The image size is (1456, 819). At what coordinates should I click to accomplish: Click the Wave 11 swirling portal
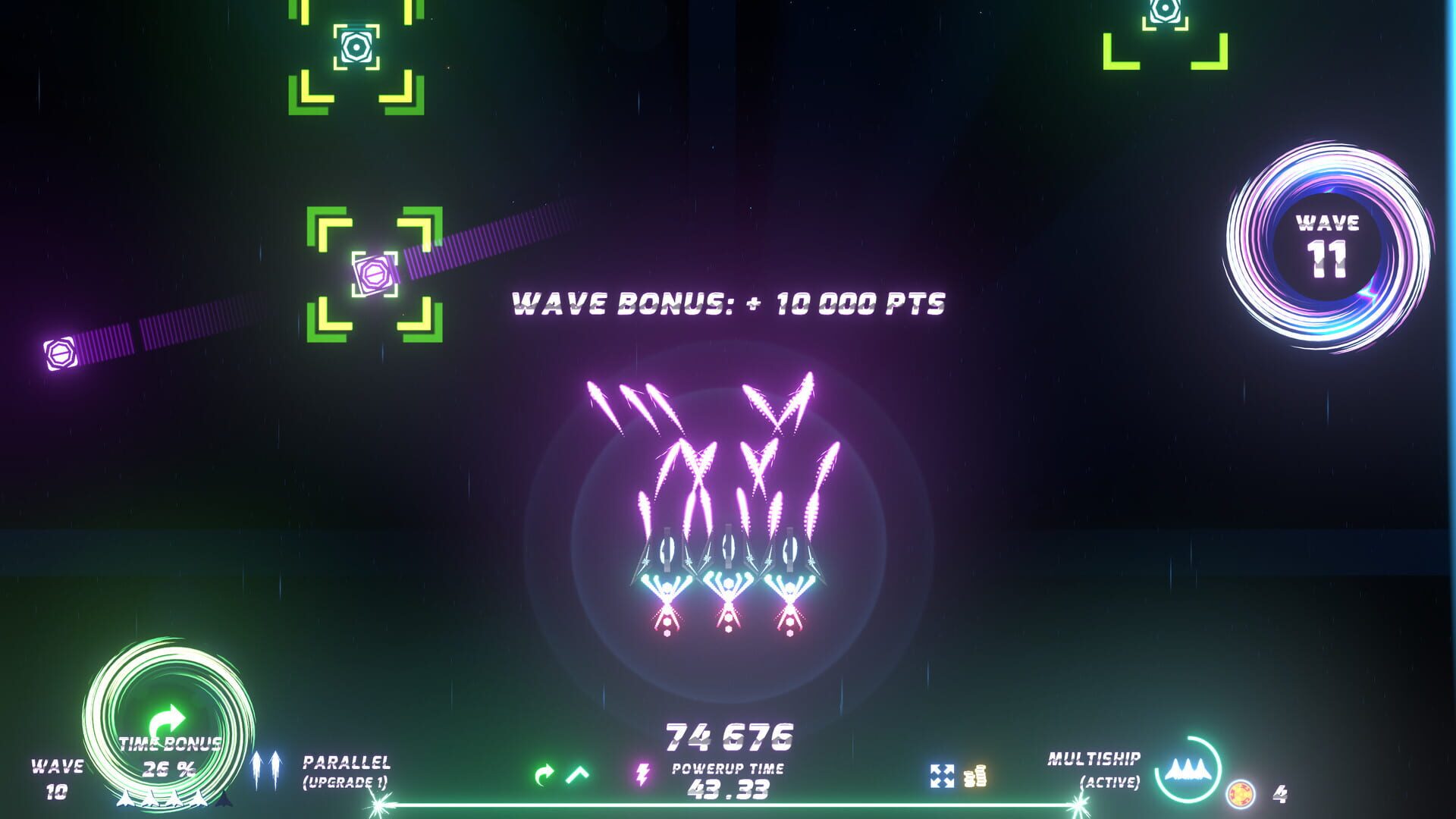(x=1327, y=246)
